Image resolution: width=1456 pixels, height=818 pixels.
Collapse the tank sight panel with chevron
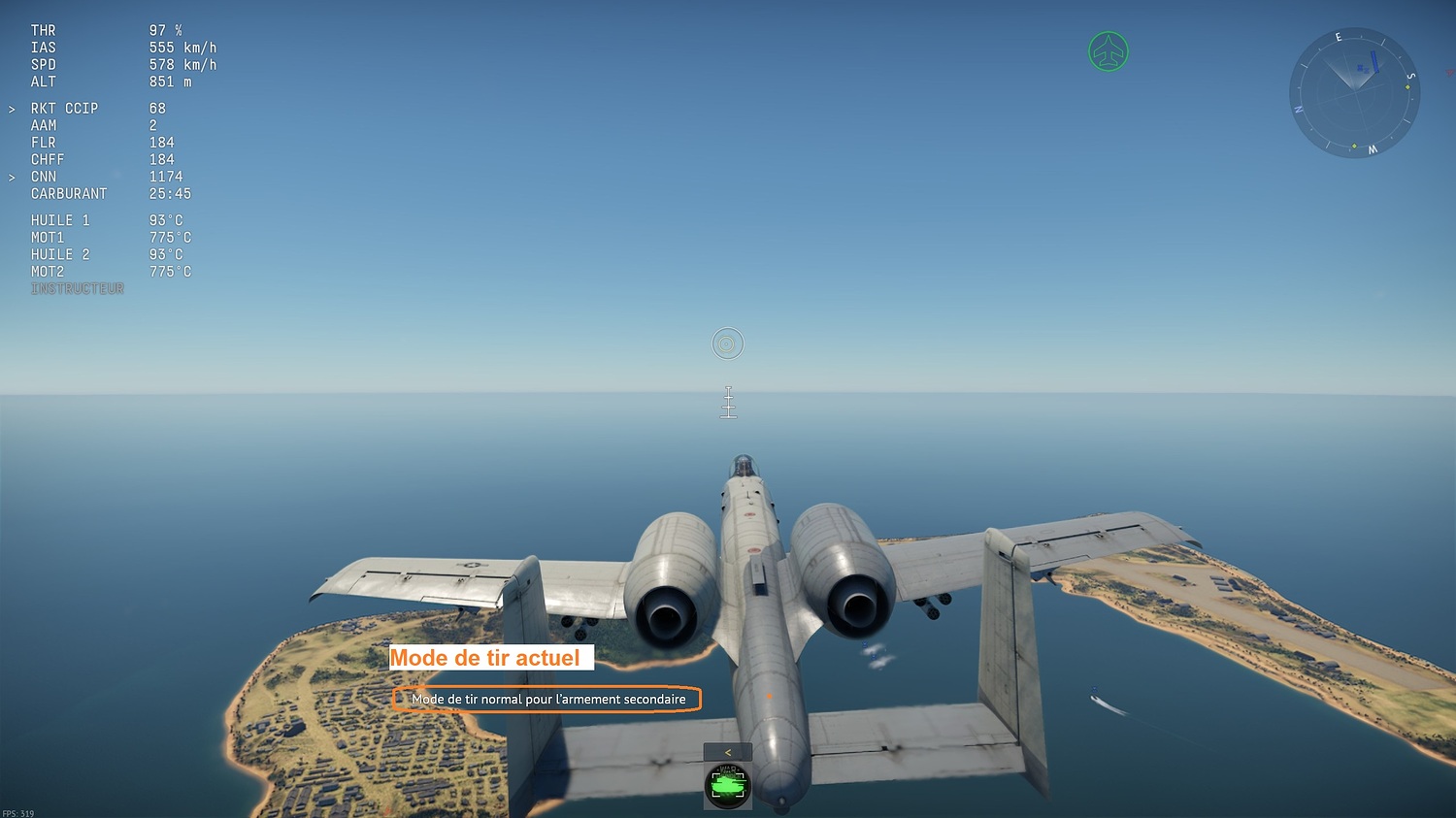pyautogui.click(x=727, y=750)
